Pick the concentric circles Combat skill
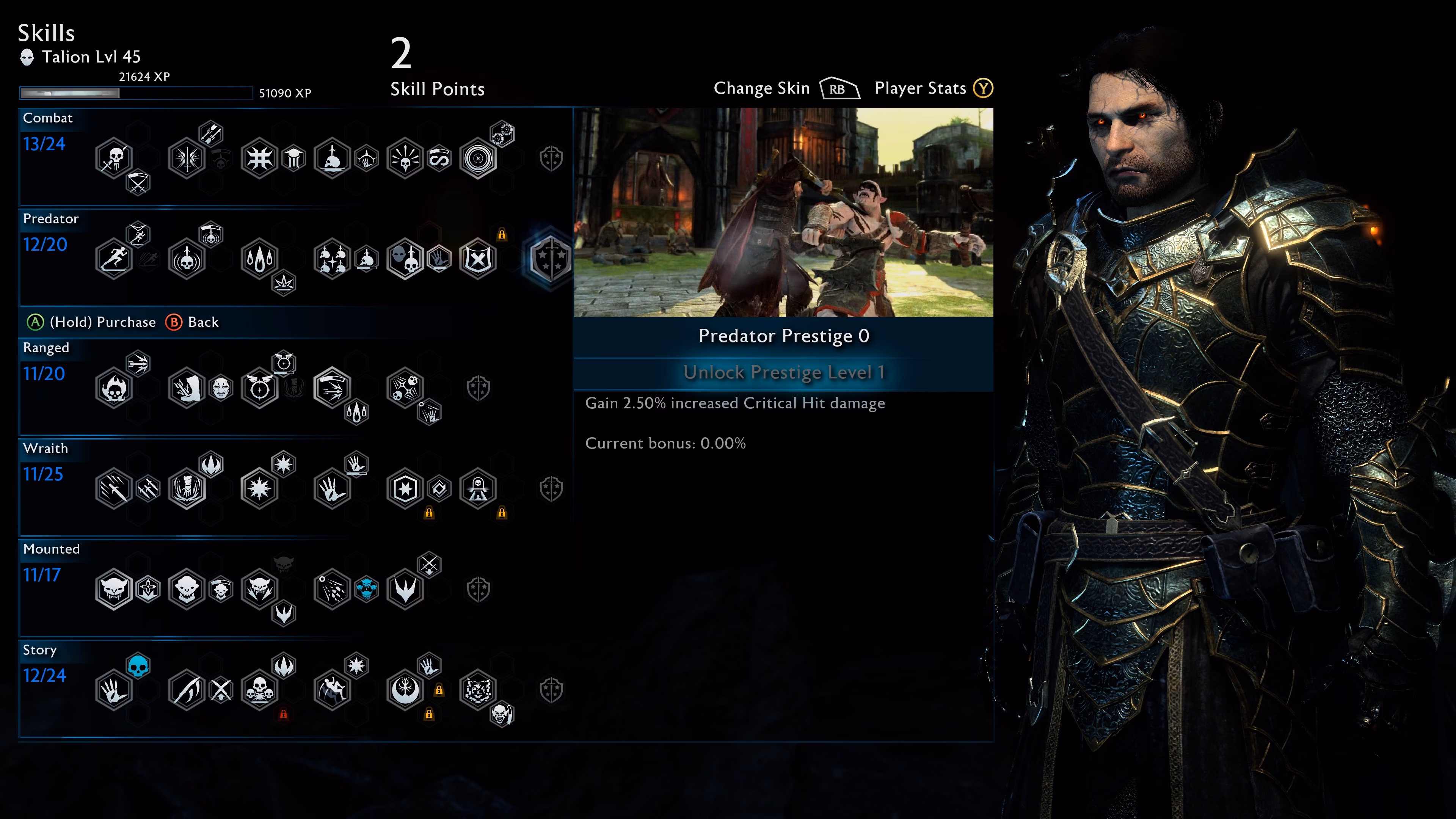This screenshot has width=1456, height=819. click(x=478, y=158)
